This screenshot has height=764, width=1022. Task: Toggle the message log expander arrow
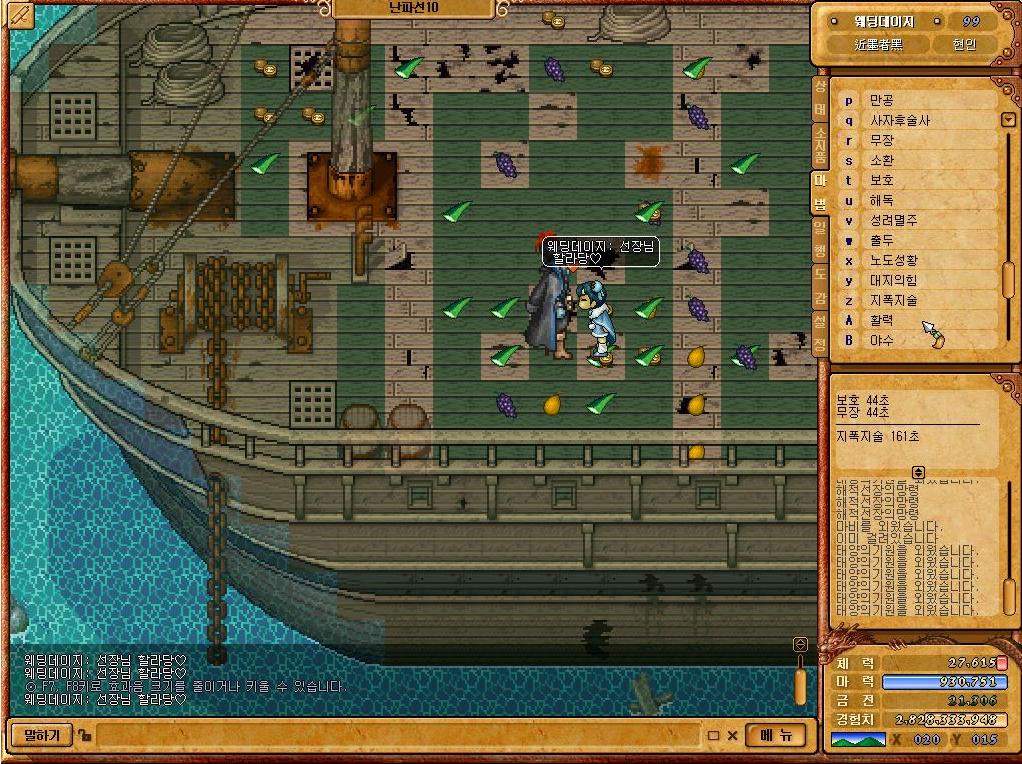click(918, 471)
